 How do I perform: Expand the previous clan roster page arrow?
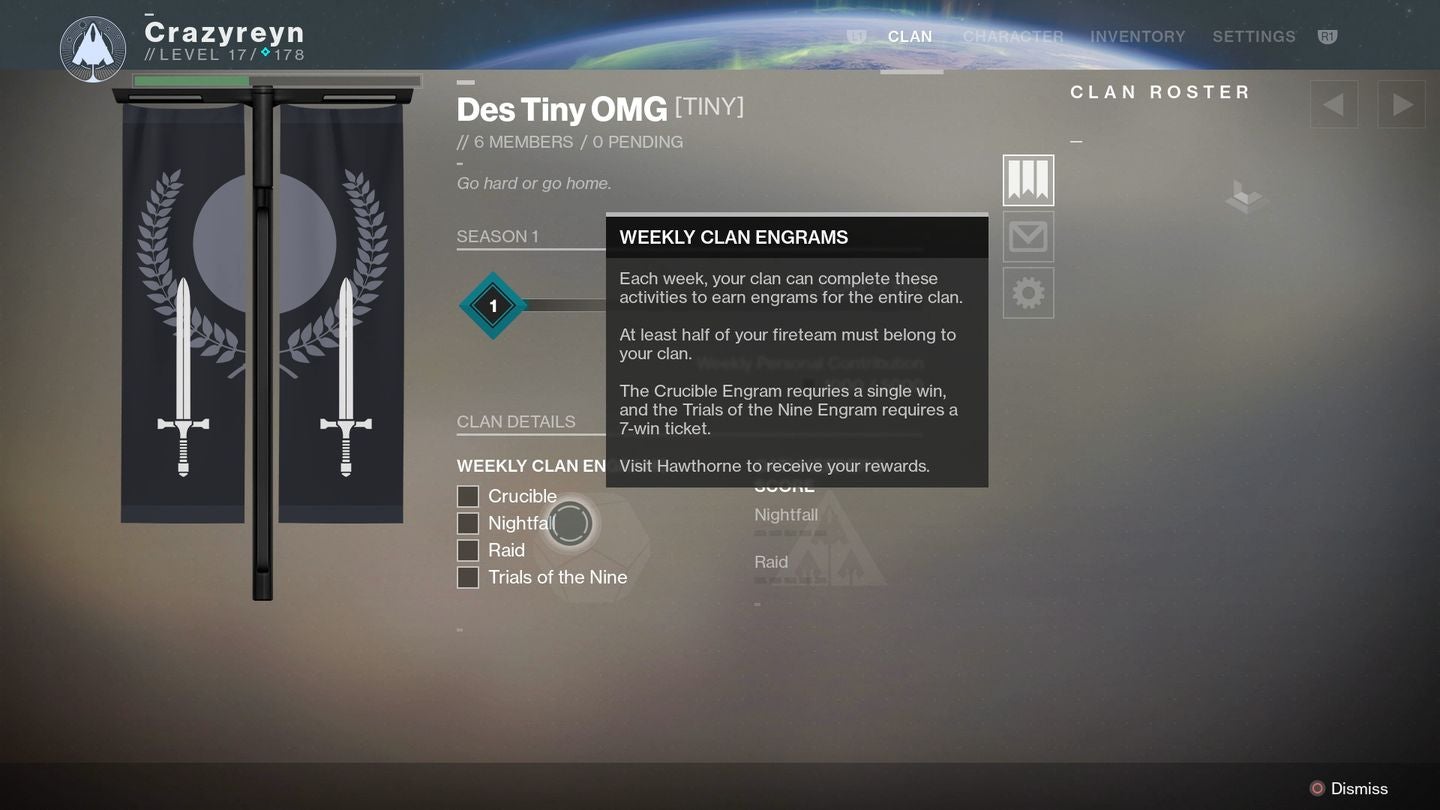[x=1332, y=103]
